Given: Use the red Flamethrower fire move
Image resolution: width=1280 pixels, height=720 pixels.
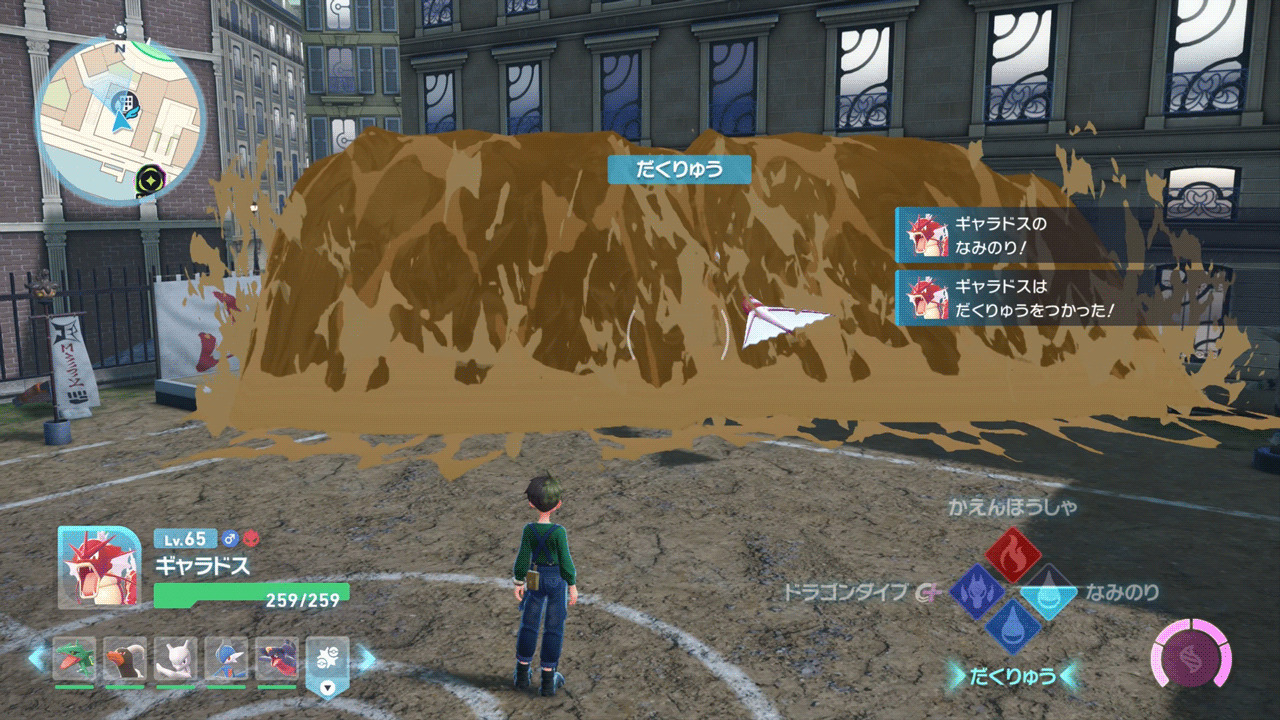Looking at the screenshot, I should click(x=1013, y=555).
